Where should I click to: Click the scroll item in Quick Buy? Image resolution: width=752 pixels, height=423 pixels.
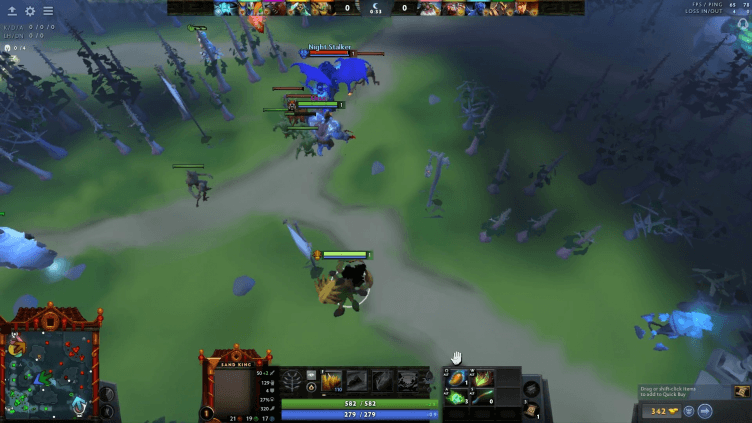[742, 392]
